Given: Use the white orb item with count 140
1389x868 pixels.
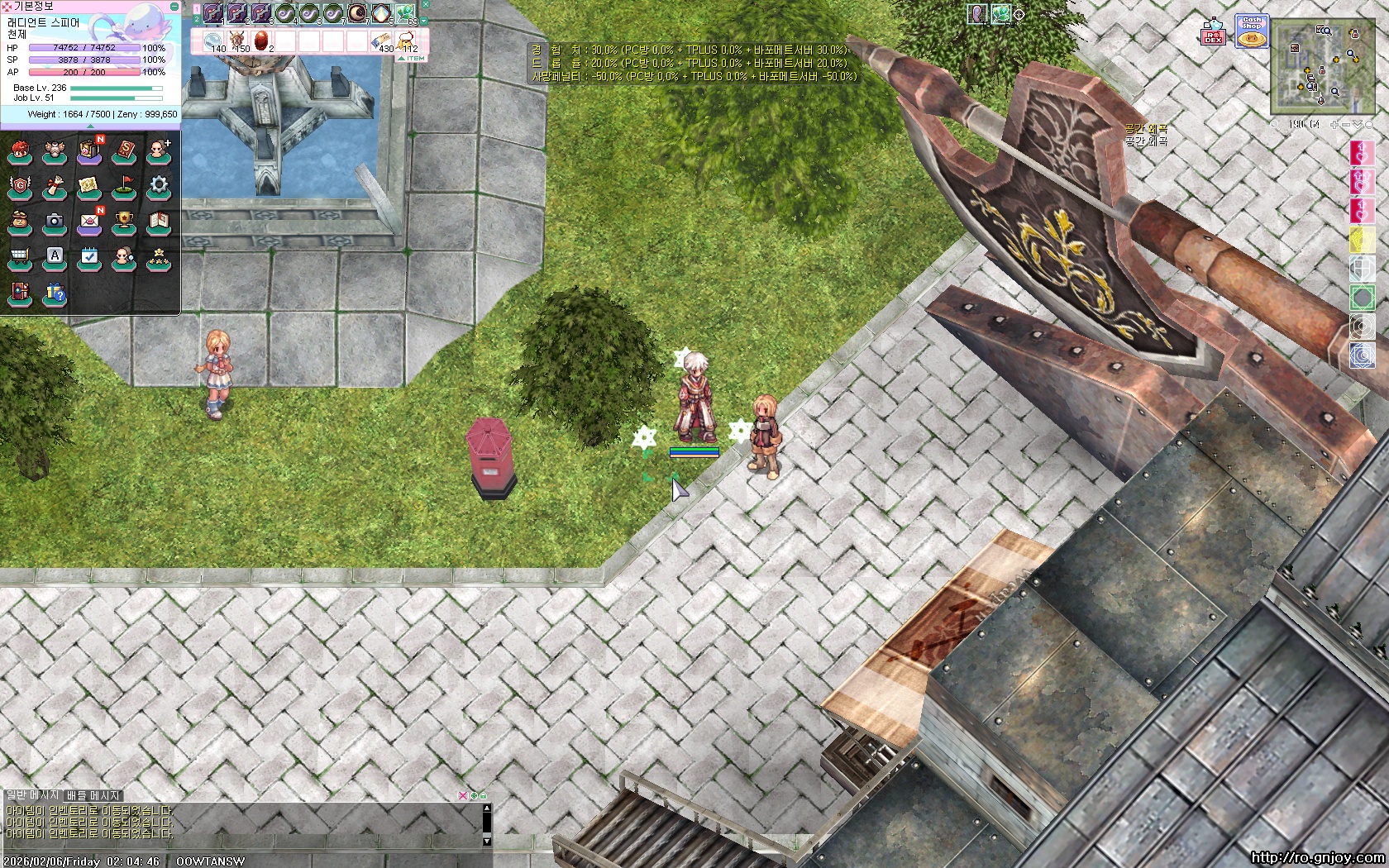Looking at the screenshot, I should (214, 41).
